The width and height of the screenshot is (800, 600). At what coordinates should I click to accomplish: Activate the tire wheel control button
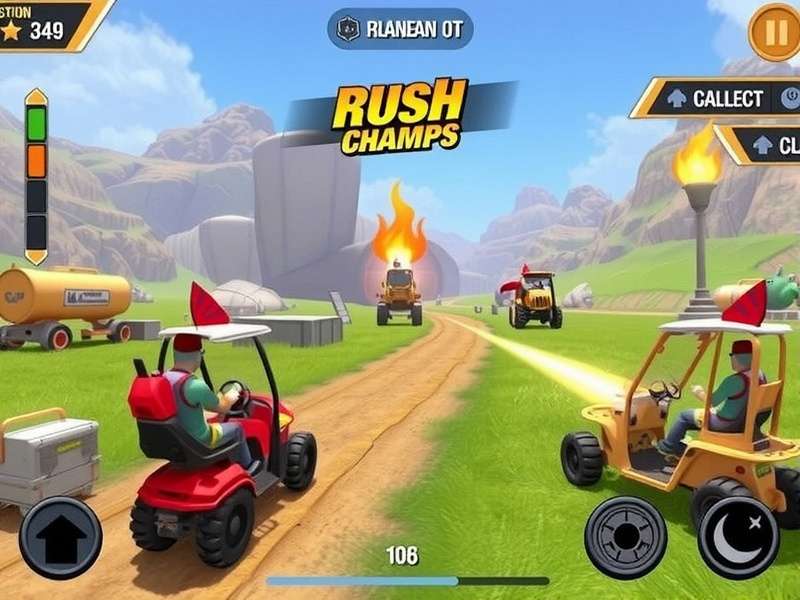[625, 537]
